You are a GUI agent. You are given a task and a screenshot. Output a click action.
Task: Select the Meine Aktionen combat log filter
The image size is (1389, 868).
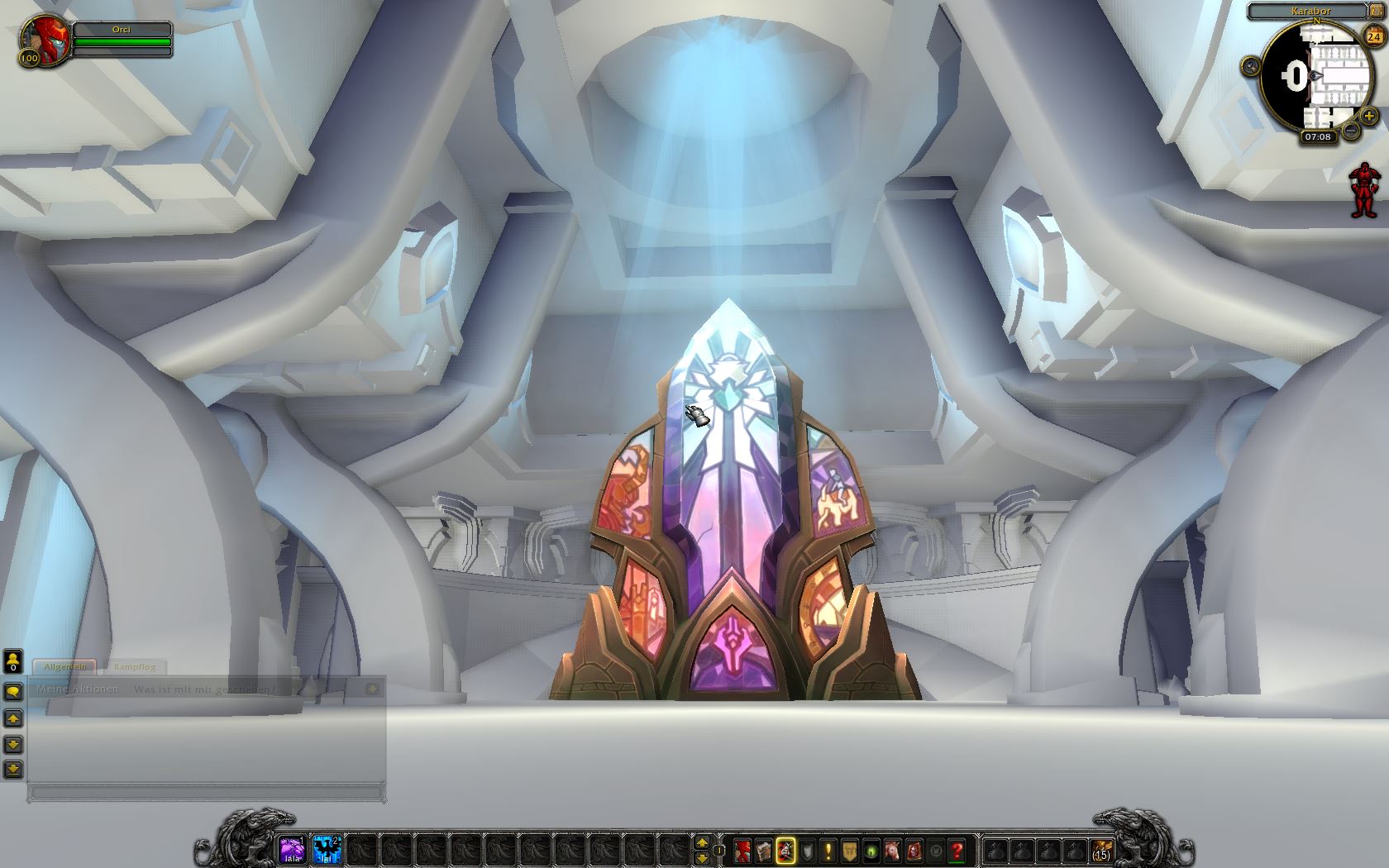78,689
